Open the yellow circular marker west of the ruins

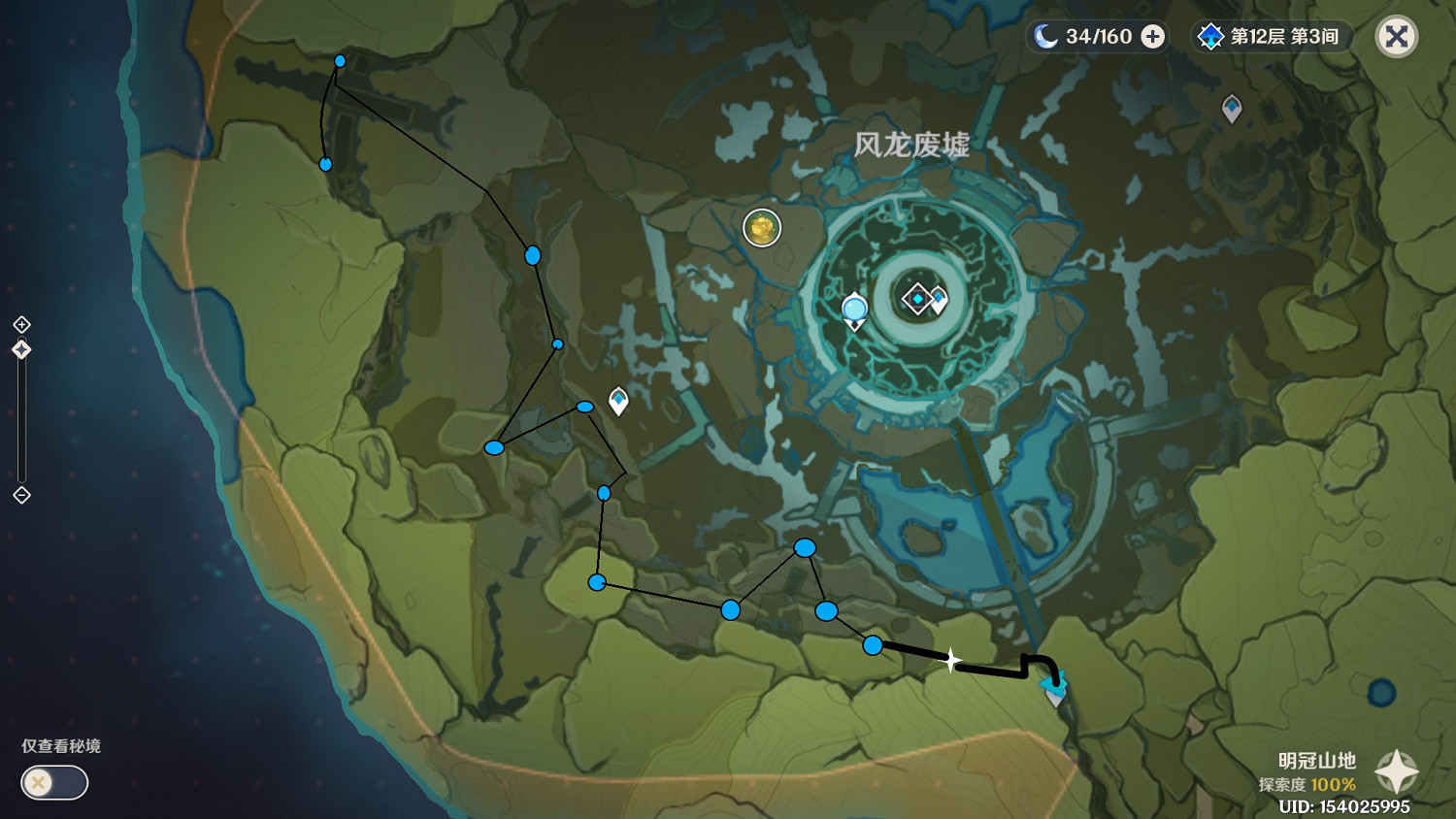[762, 228]
